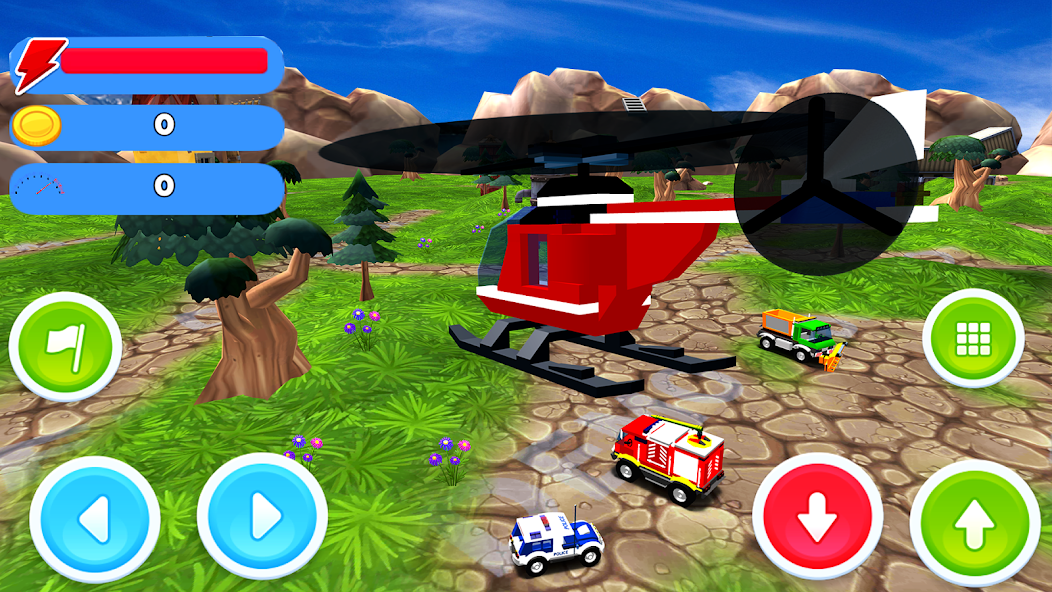The height and width of the screenshot is (592, 1052).
Task: Steer left with the blue arrow button
Action: (94, 520)
